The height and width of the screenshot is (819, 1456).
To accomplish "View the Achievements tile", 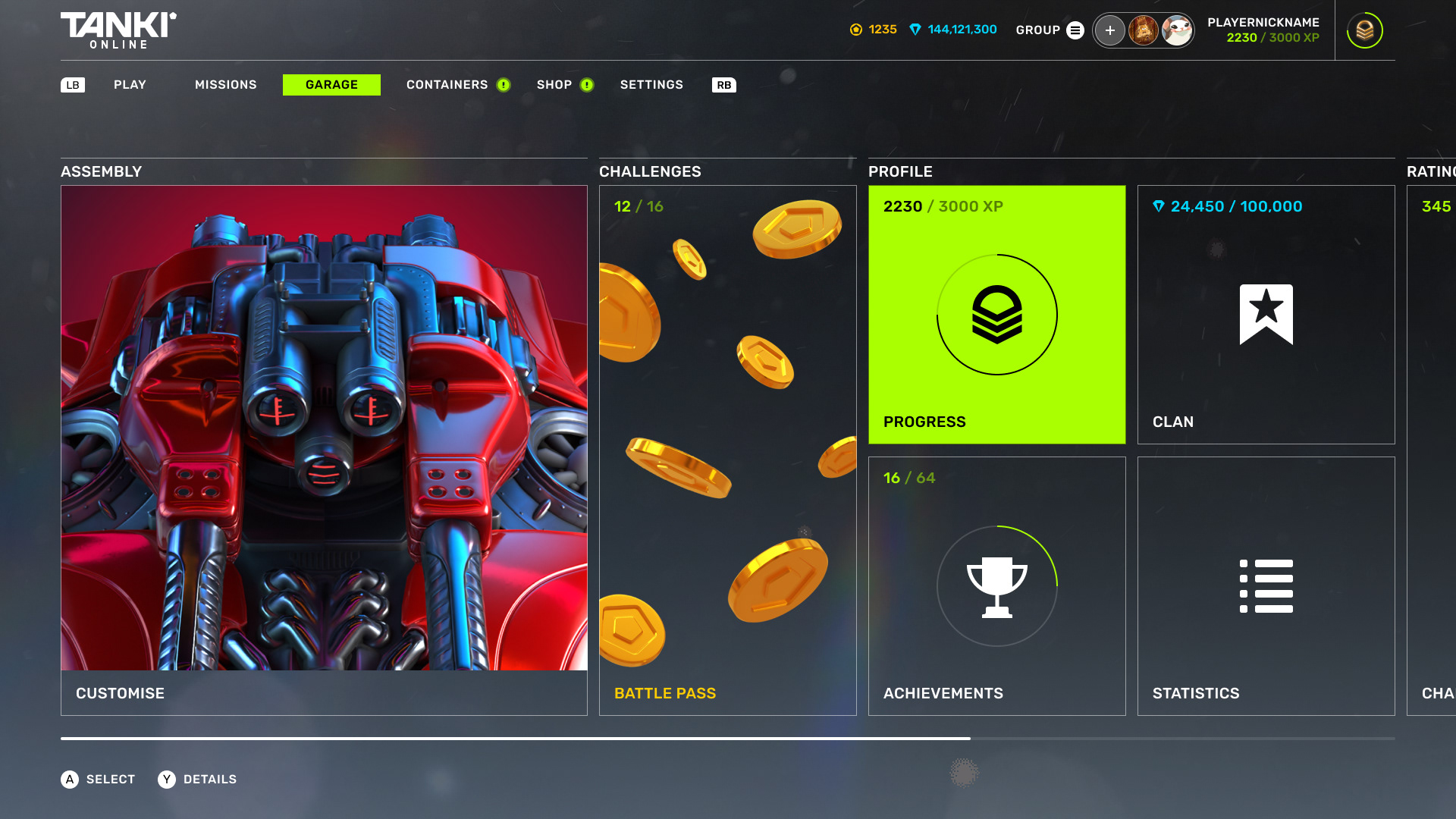I will pyautogui.click(x=996, y=585).
